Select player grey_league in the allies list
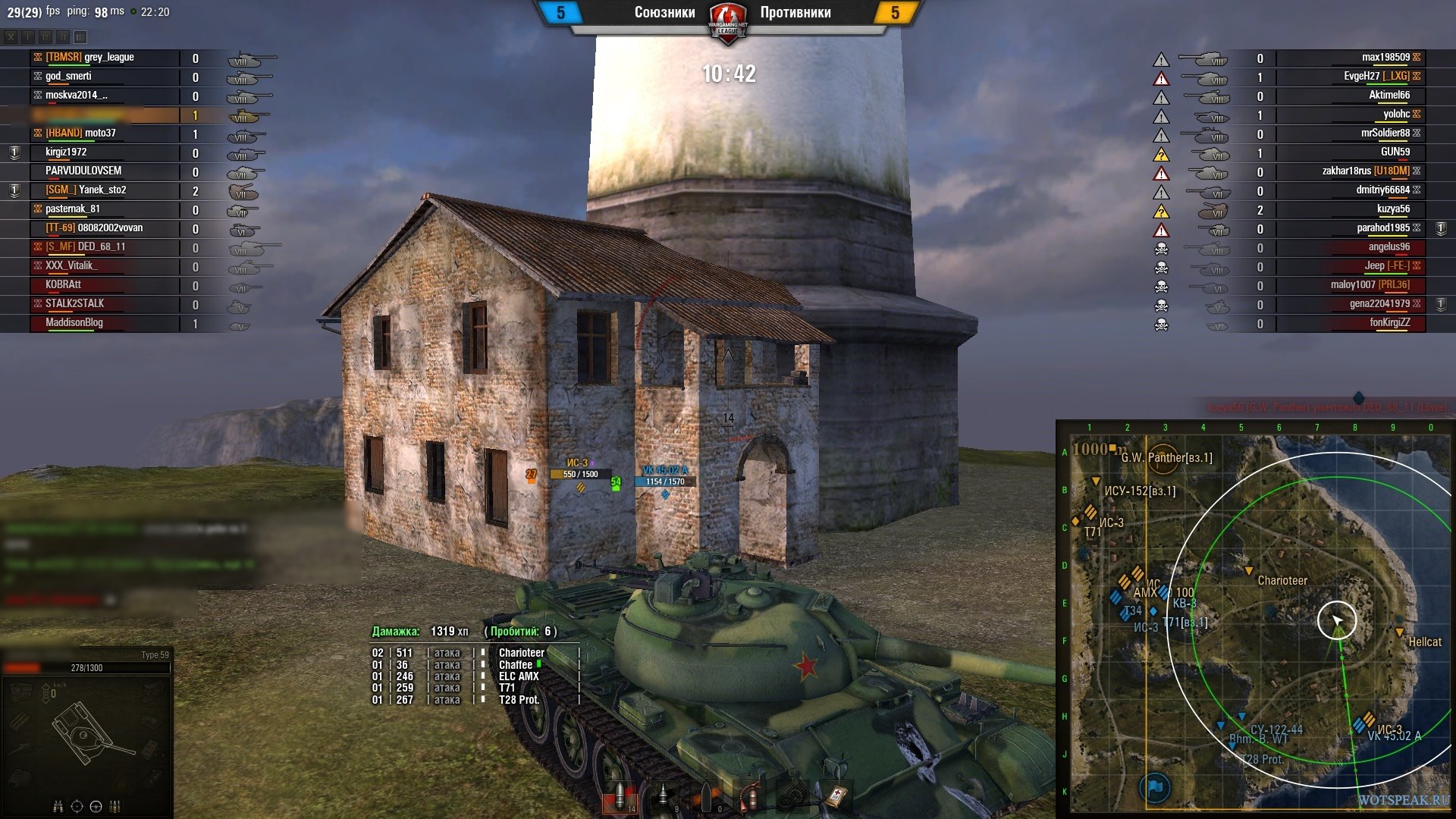The image size is (1456, 819). [x=109, y=58]
